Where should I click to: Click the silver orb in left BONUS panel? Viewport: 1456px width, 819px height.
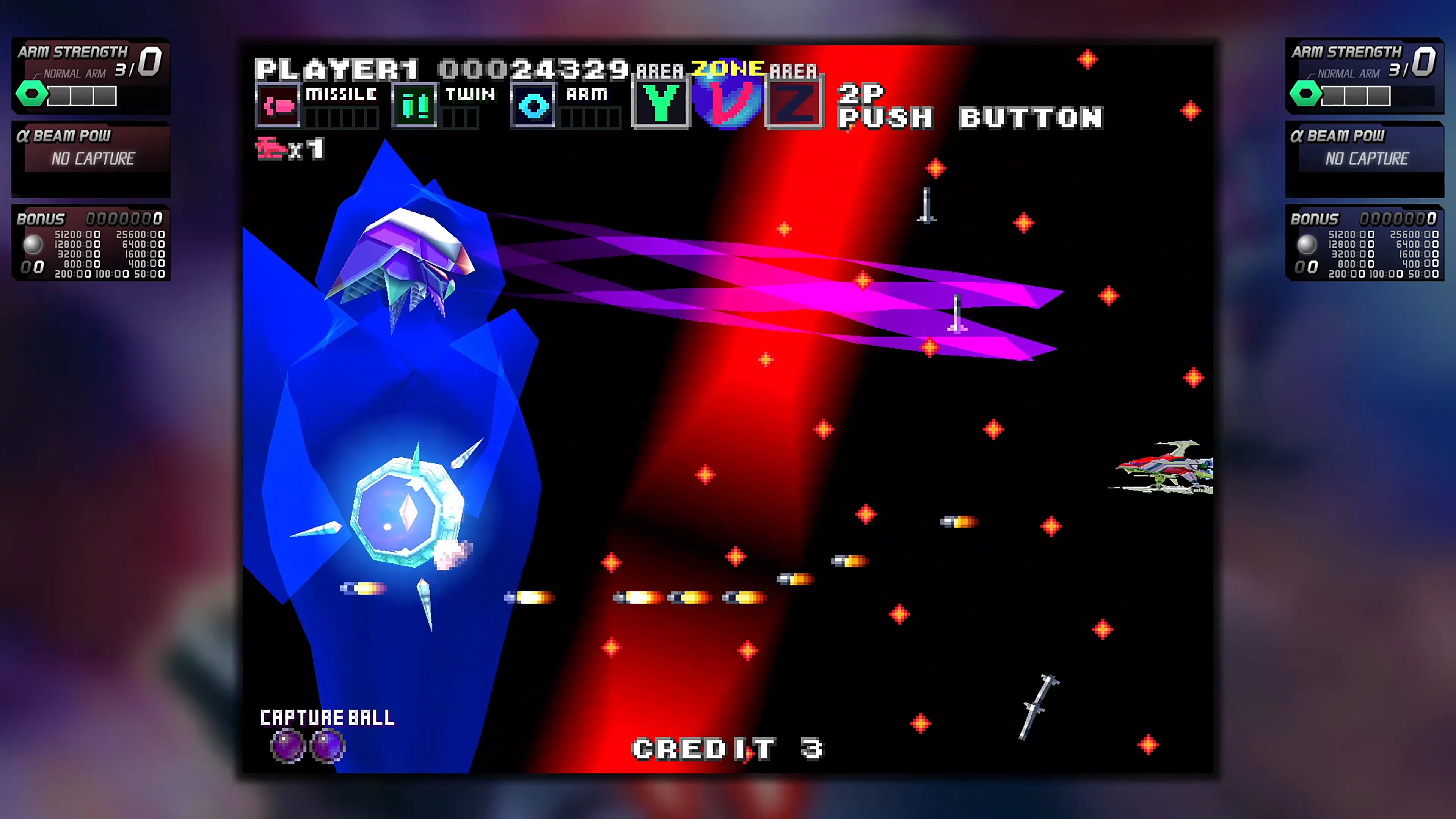coord(34,244)
